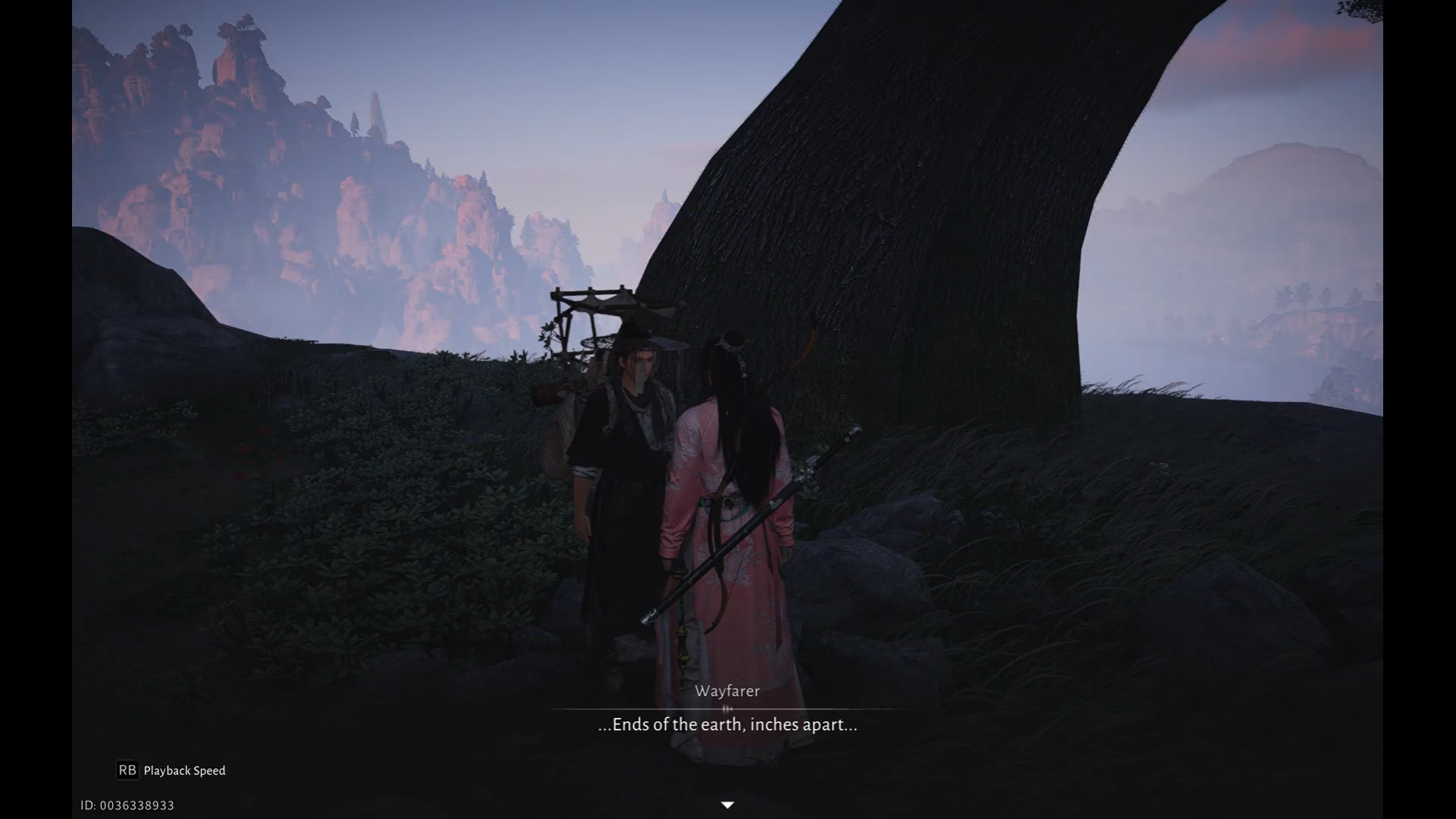
Task: Click the voice waveform icon below Wayfarer's name
Action: click(x=728, y=708)
